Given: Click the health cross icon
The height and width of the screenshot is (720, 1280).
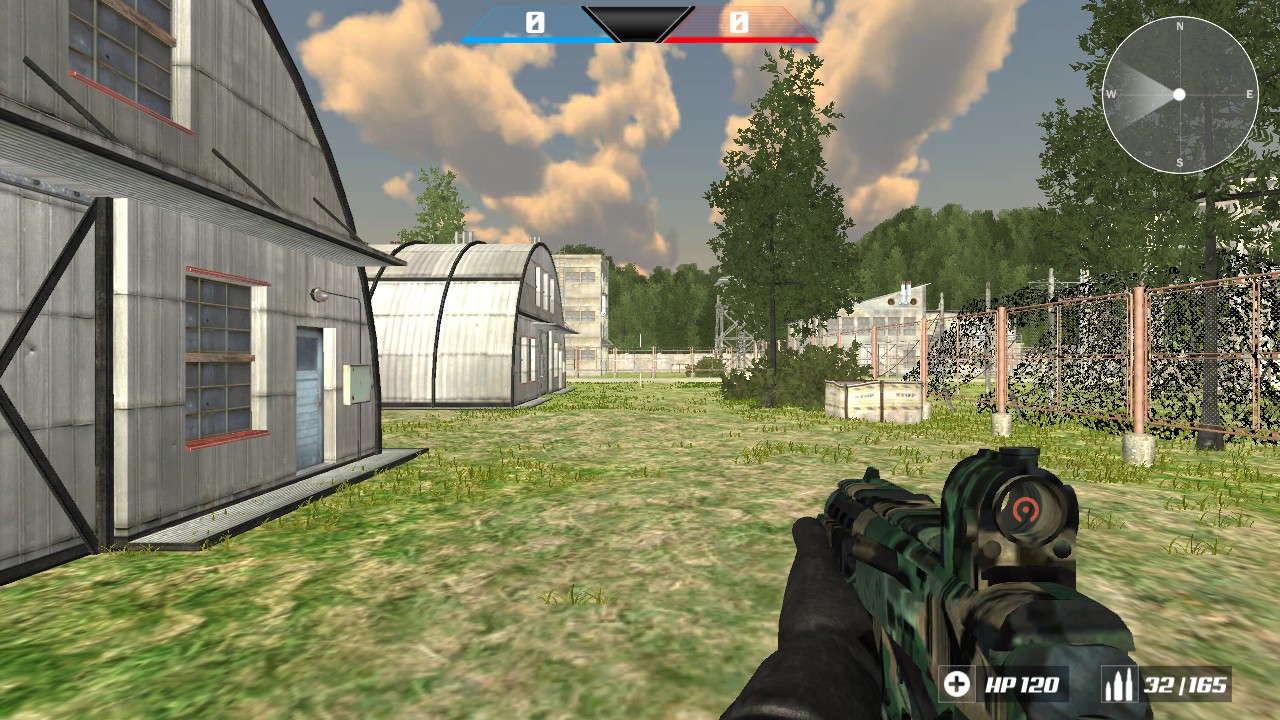Looking at the screenshot, I should coord(956,686).
